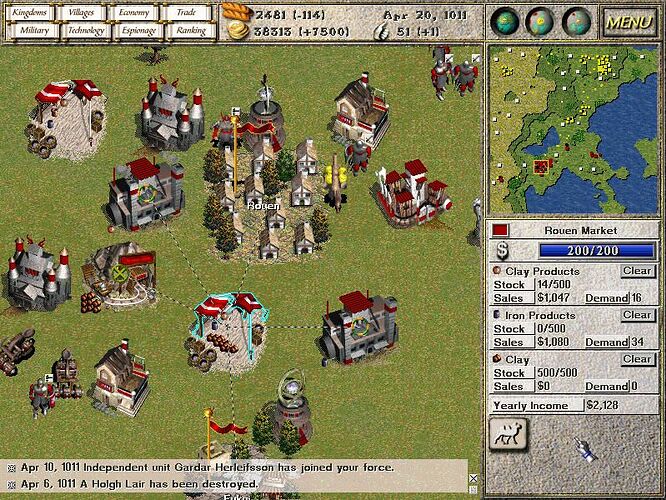Open the Kingdoms report
The width and height of the screenshot is (666, 500).
(31, 13)
